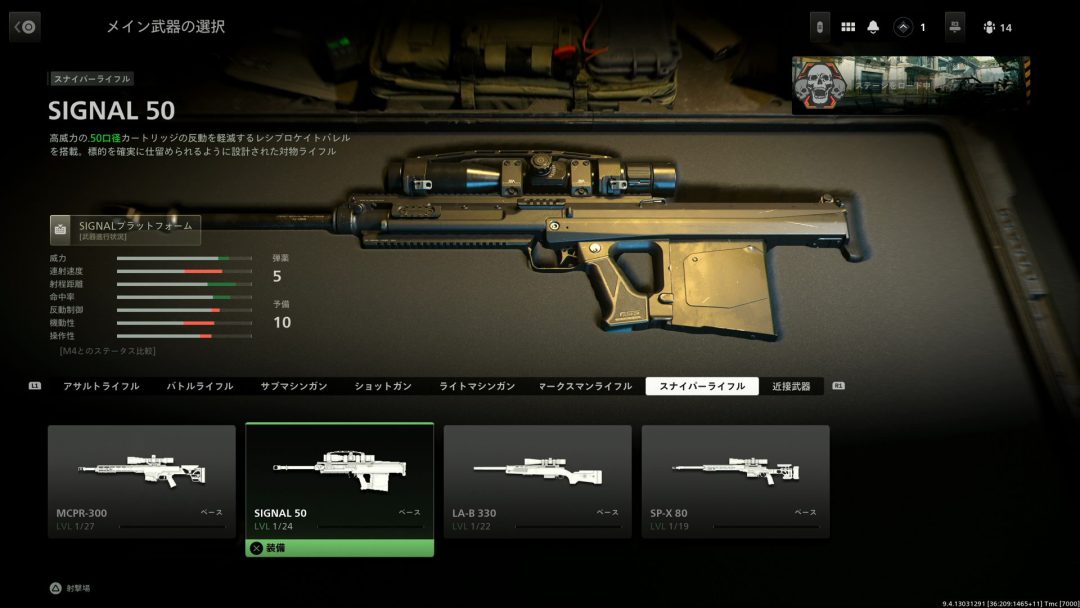
Task: Show the ライトマシンガン weapons
Action: click(477, 386)
